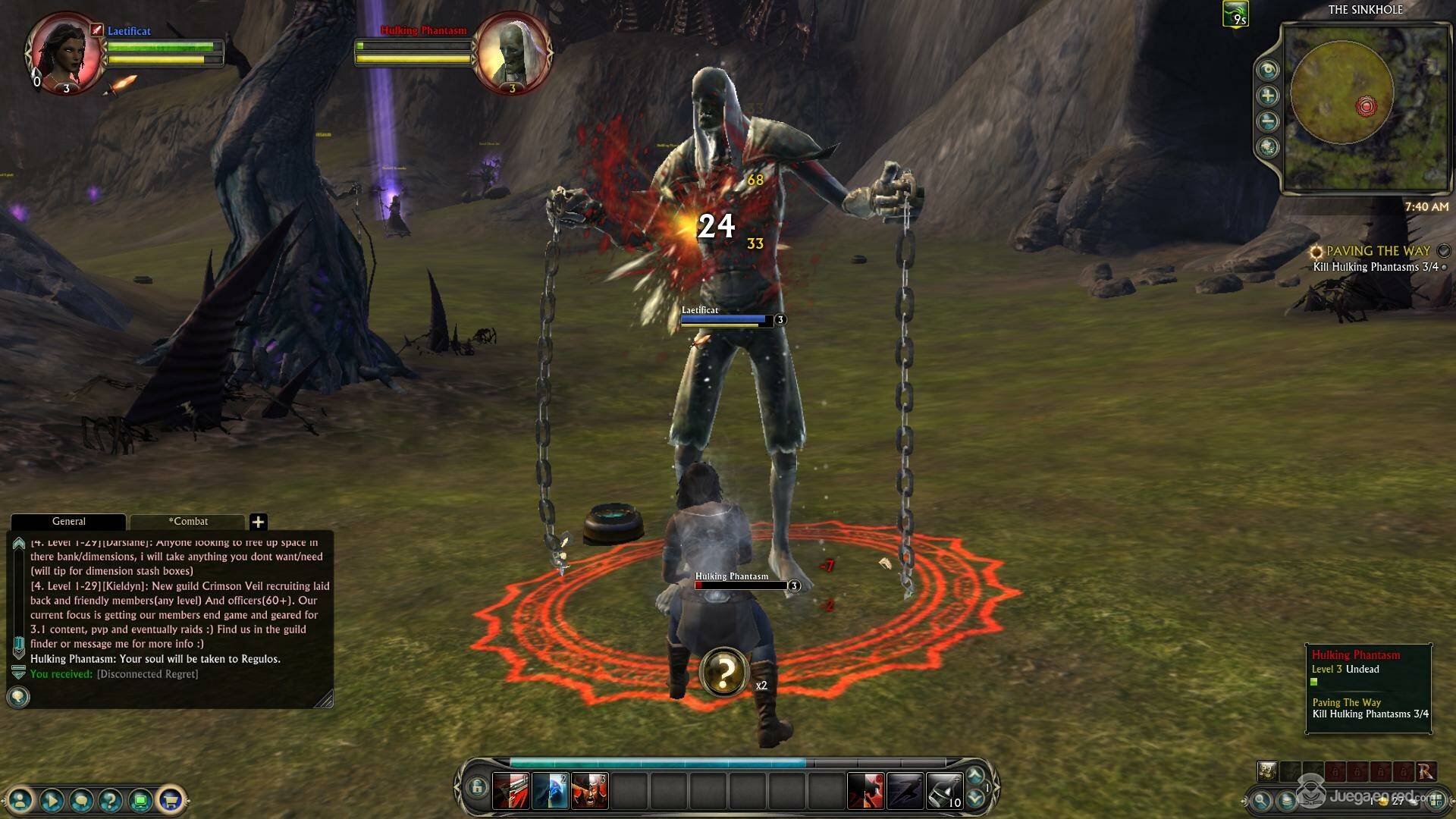Image resolution: width=1456 pixels, height=819 pixels.
Task: Open the first bag slot with coins icon
Action: (x=1266, y=771)
